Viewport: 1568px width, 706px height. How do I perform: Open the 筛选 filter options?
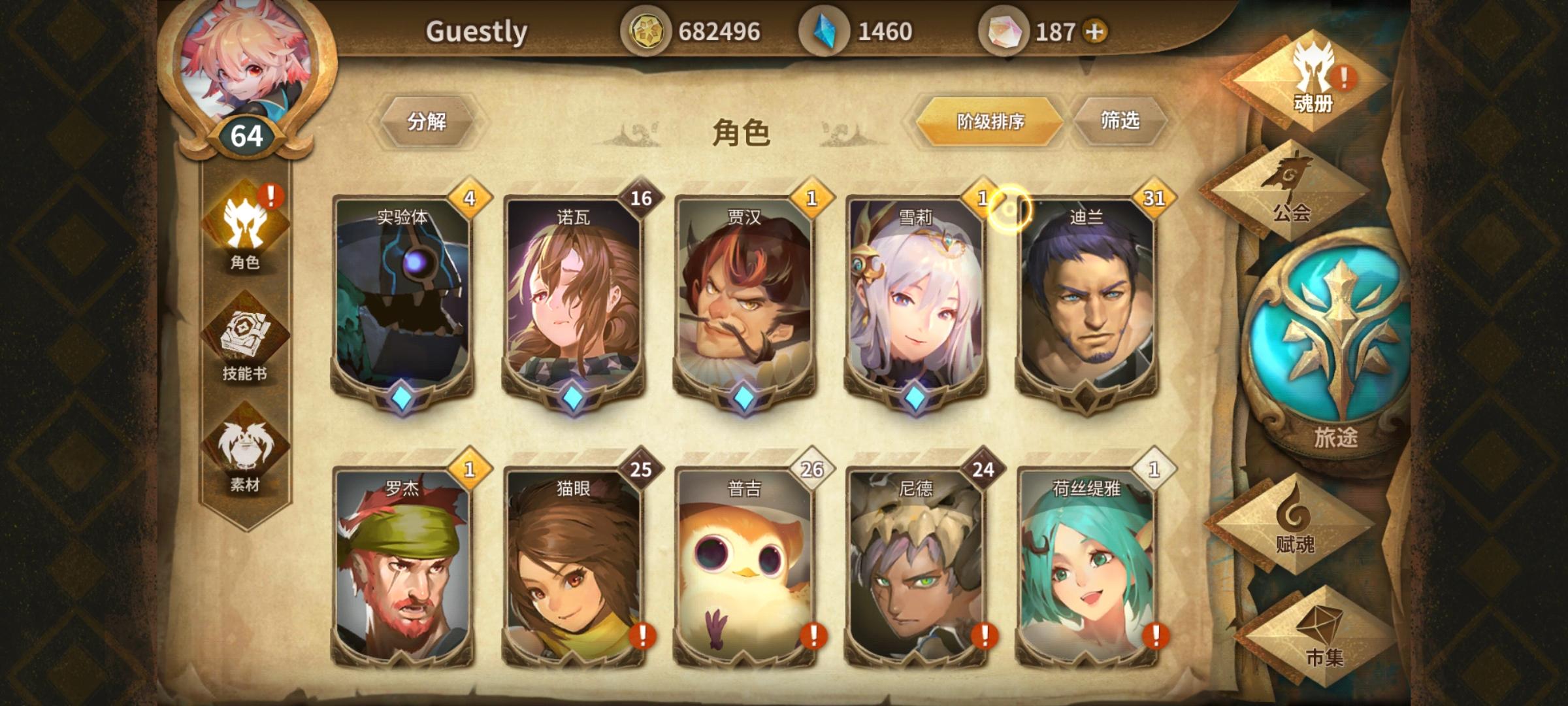click(1122, 121)
